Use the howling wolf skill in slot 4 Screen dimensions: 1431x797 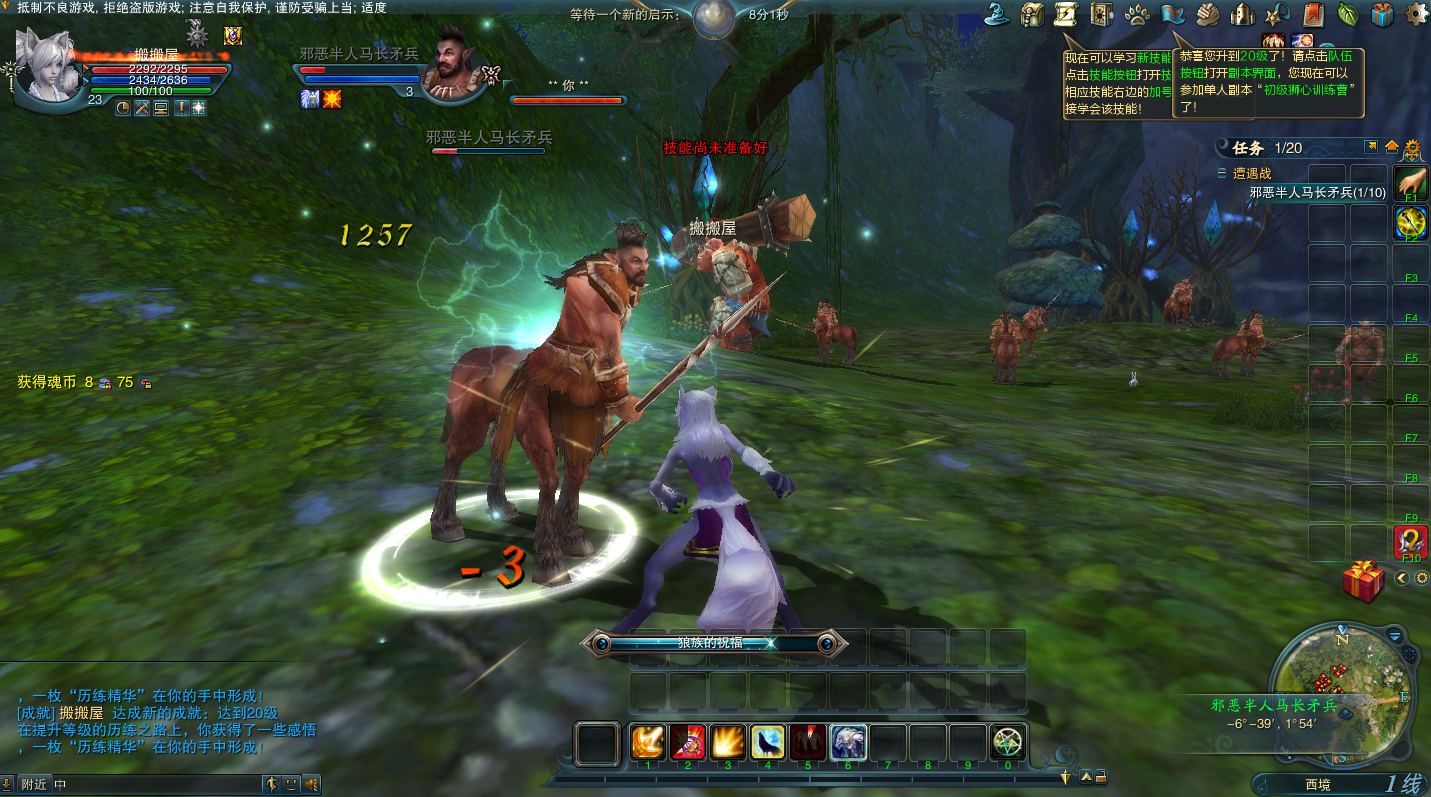tap(768, 743)
